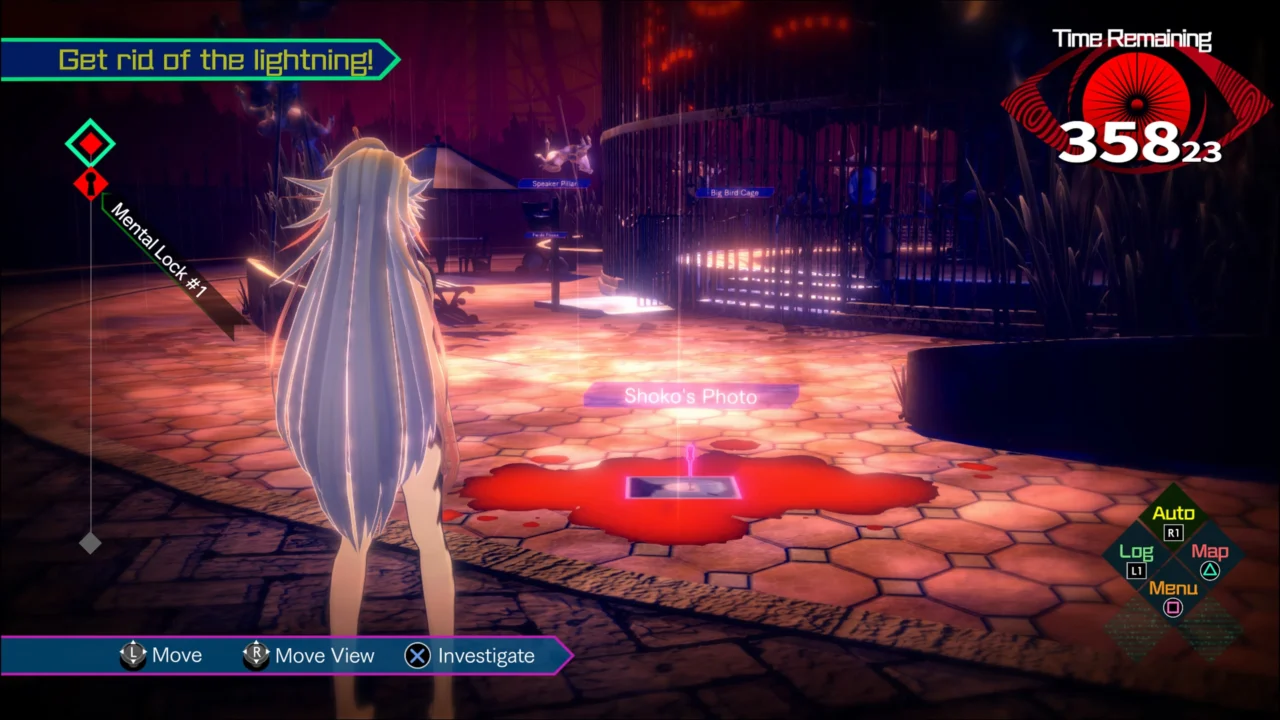1280x720 pixels.
Task: Select the Speaker Pillar hotspot label
Action: pos(552,184)
